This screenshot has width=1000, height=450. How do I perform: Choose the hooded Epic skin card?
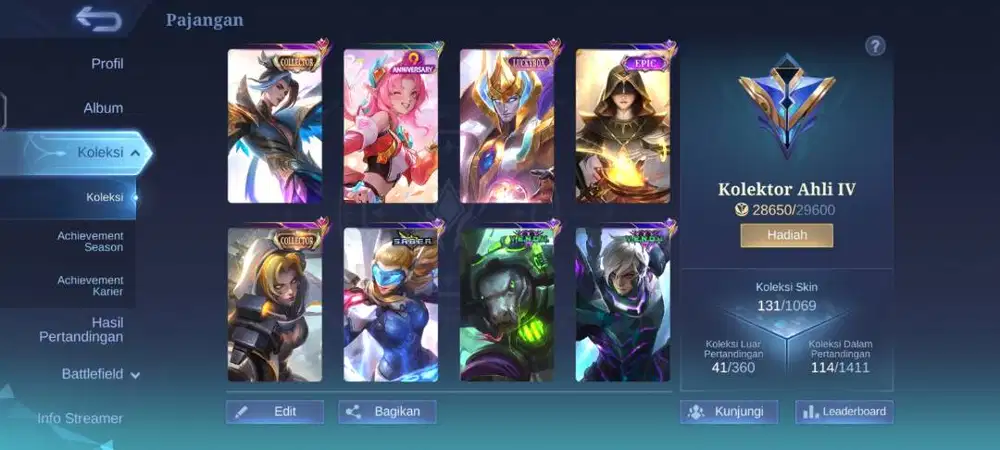(623, 126)
